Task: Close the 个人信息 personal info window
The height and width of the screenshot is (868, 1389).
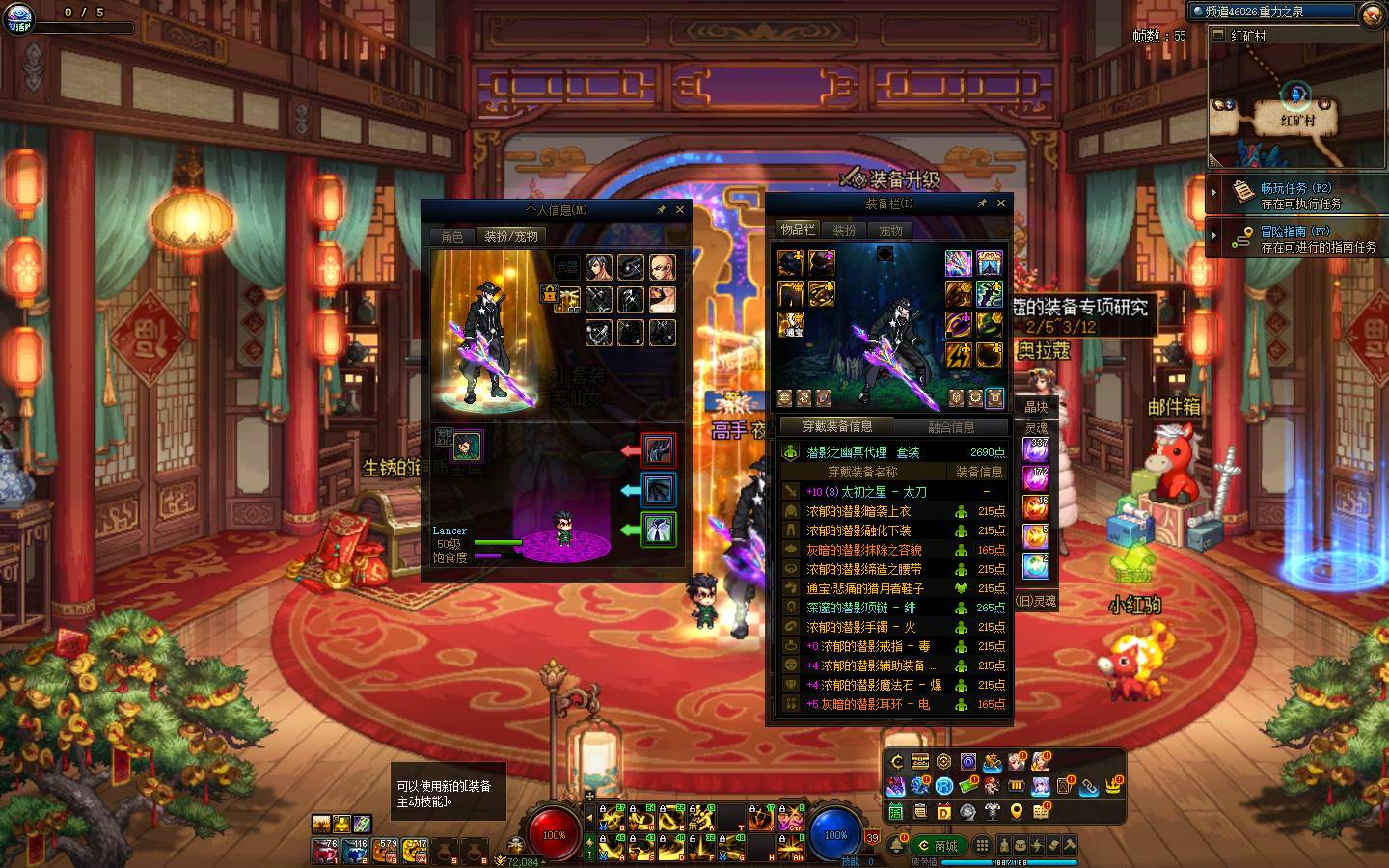Action: 680,209
